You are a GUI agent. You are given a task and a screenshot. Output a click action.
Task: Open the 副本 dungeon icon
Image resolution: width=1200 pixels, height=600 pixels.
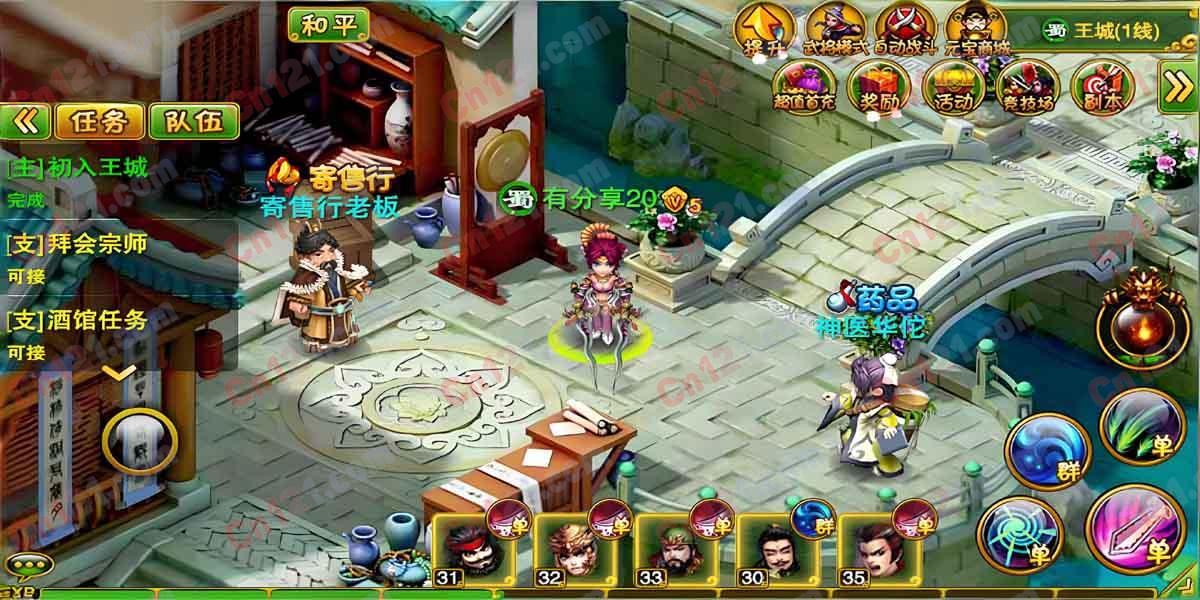point(1098,85)
